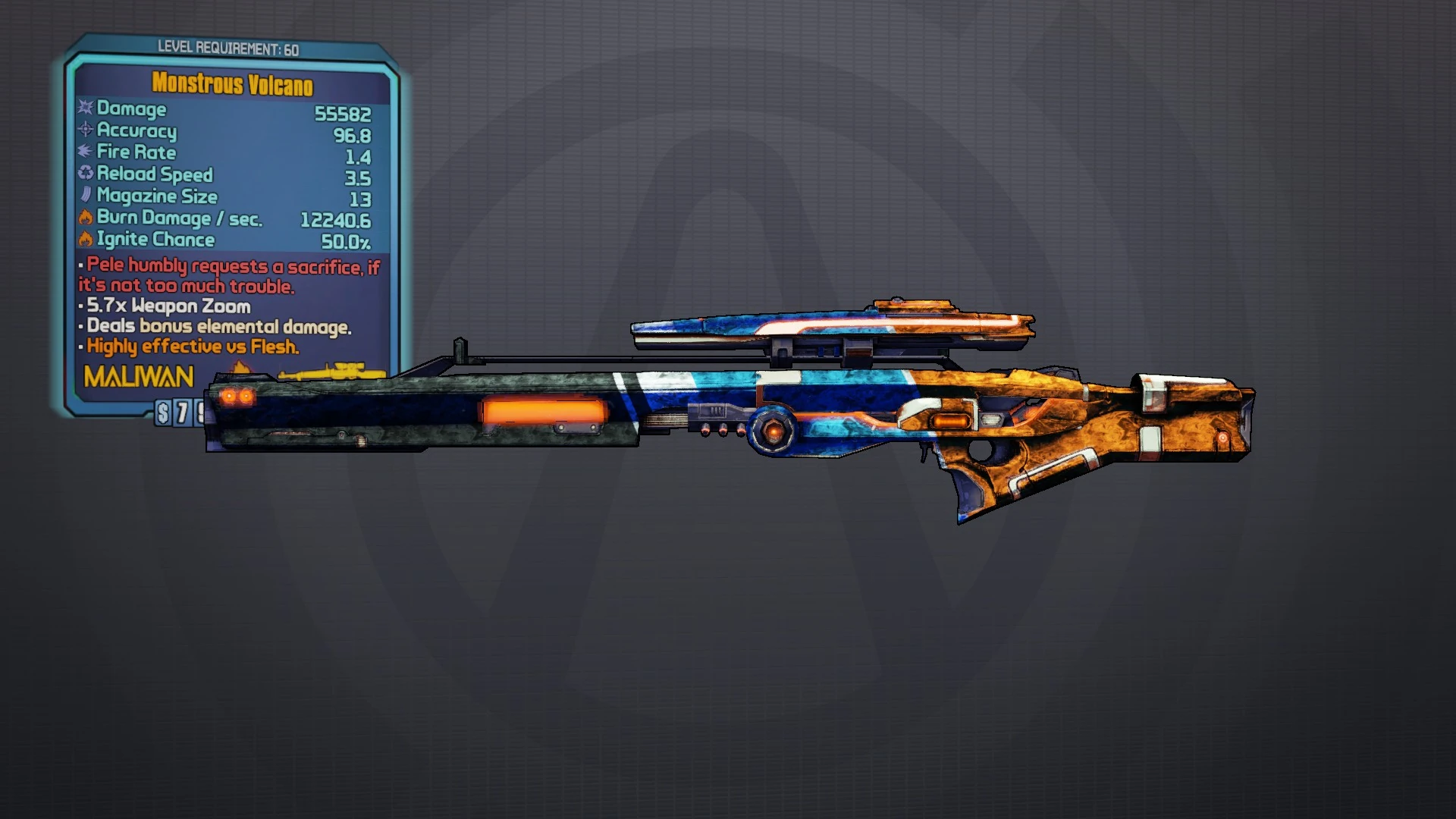Click the fire element flame beside MALIWAN
Screen dimensions: 1456x819
243,366
